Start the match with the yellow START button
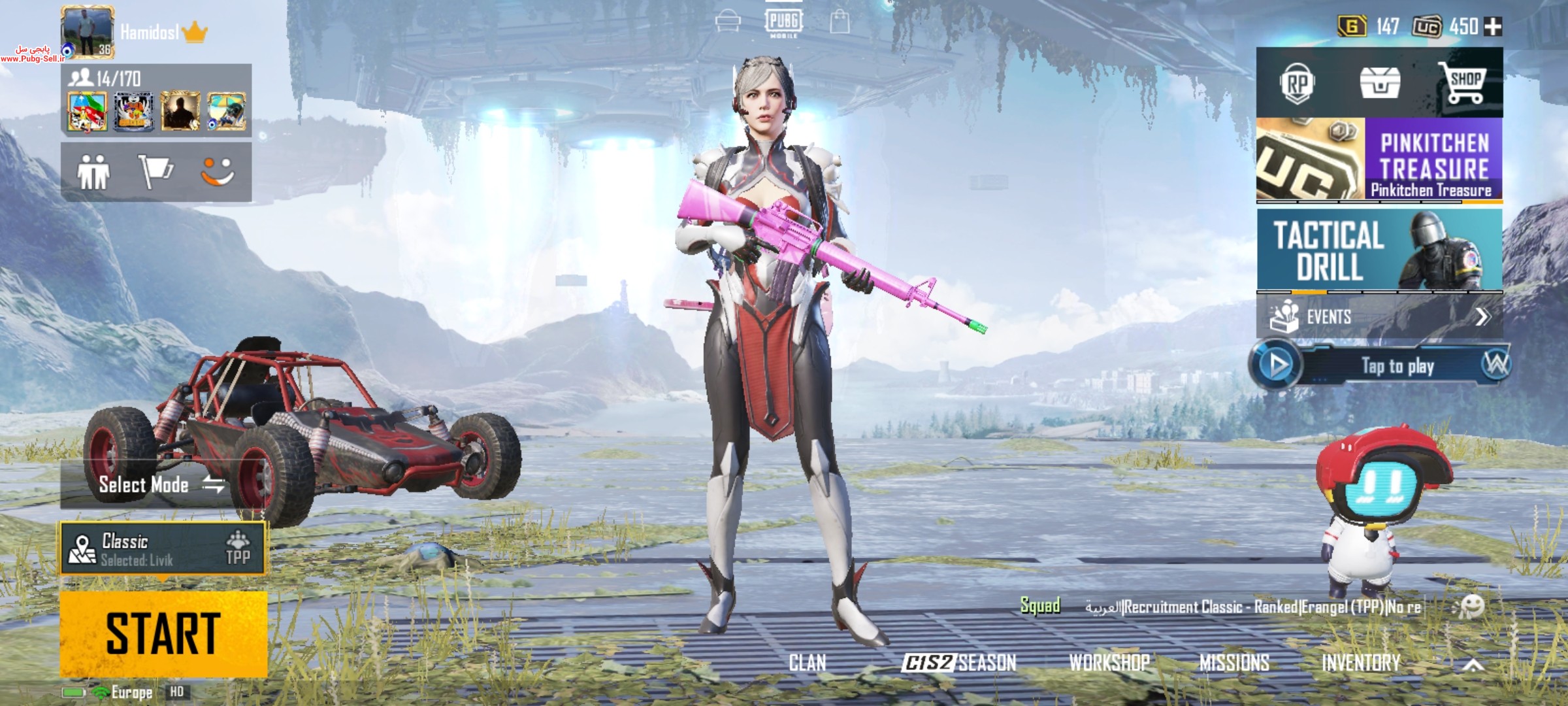Screen dimensions: 1568x706 click(x=163, y=633)
